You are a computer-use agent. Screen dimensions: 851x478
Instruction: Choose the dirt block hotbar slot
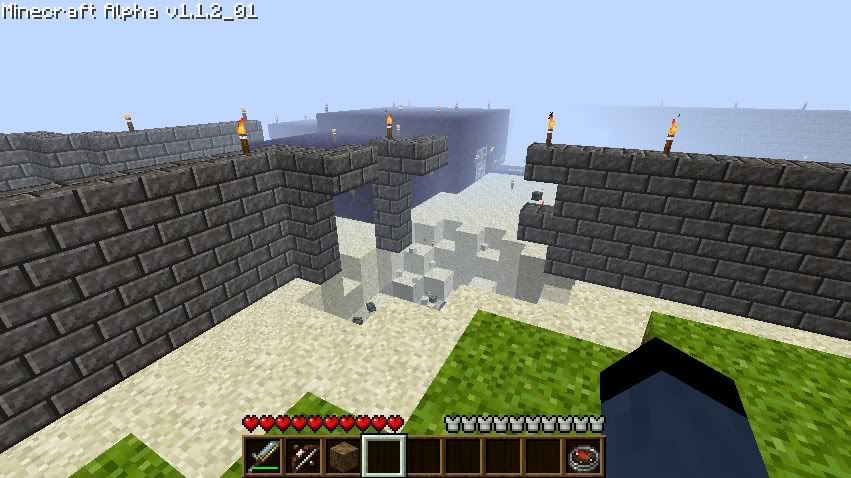(x=342, y=456)
